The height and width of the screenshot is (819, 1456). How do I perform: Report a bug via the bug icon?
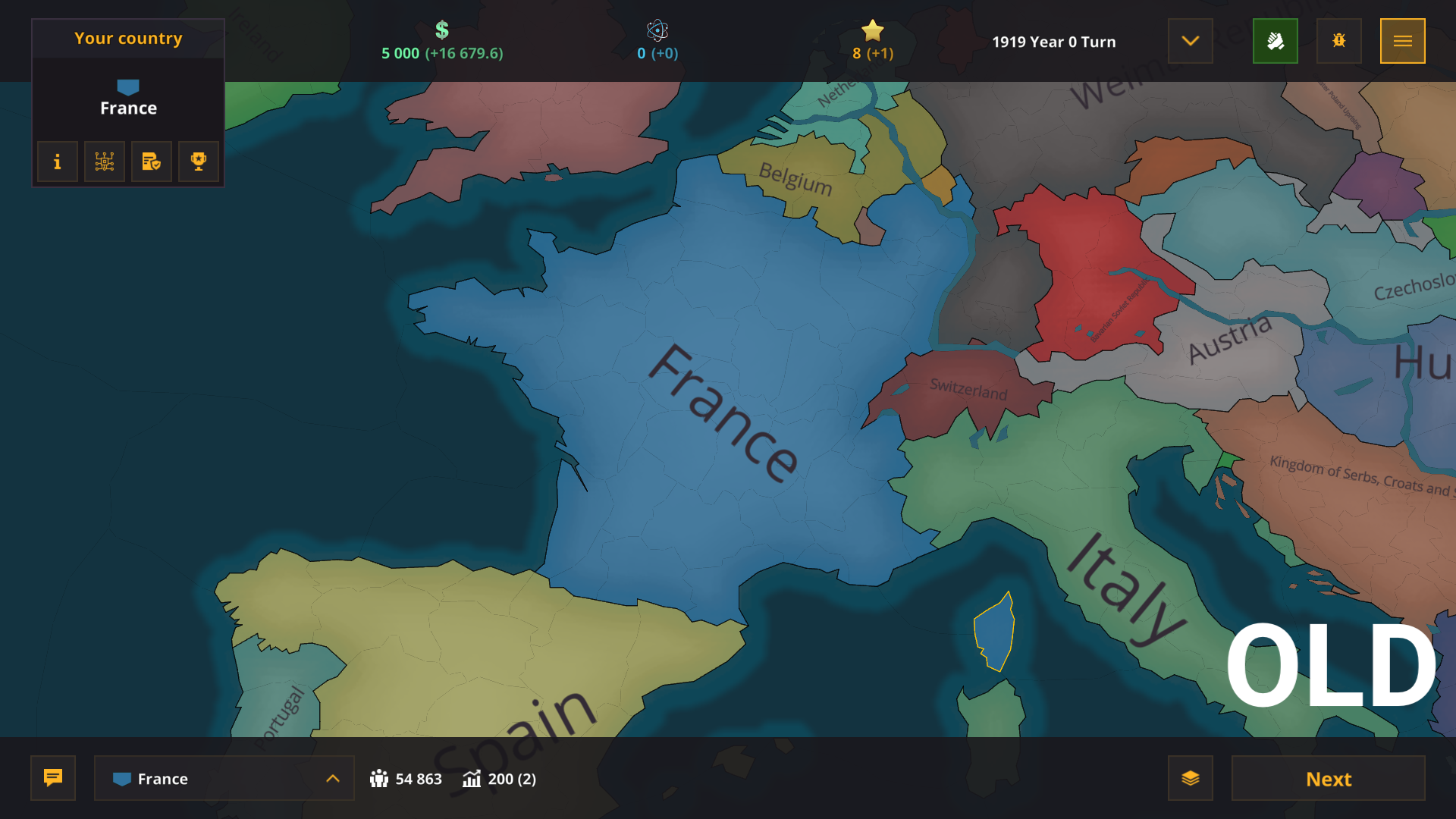1338,41
